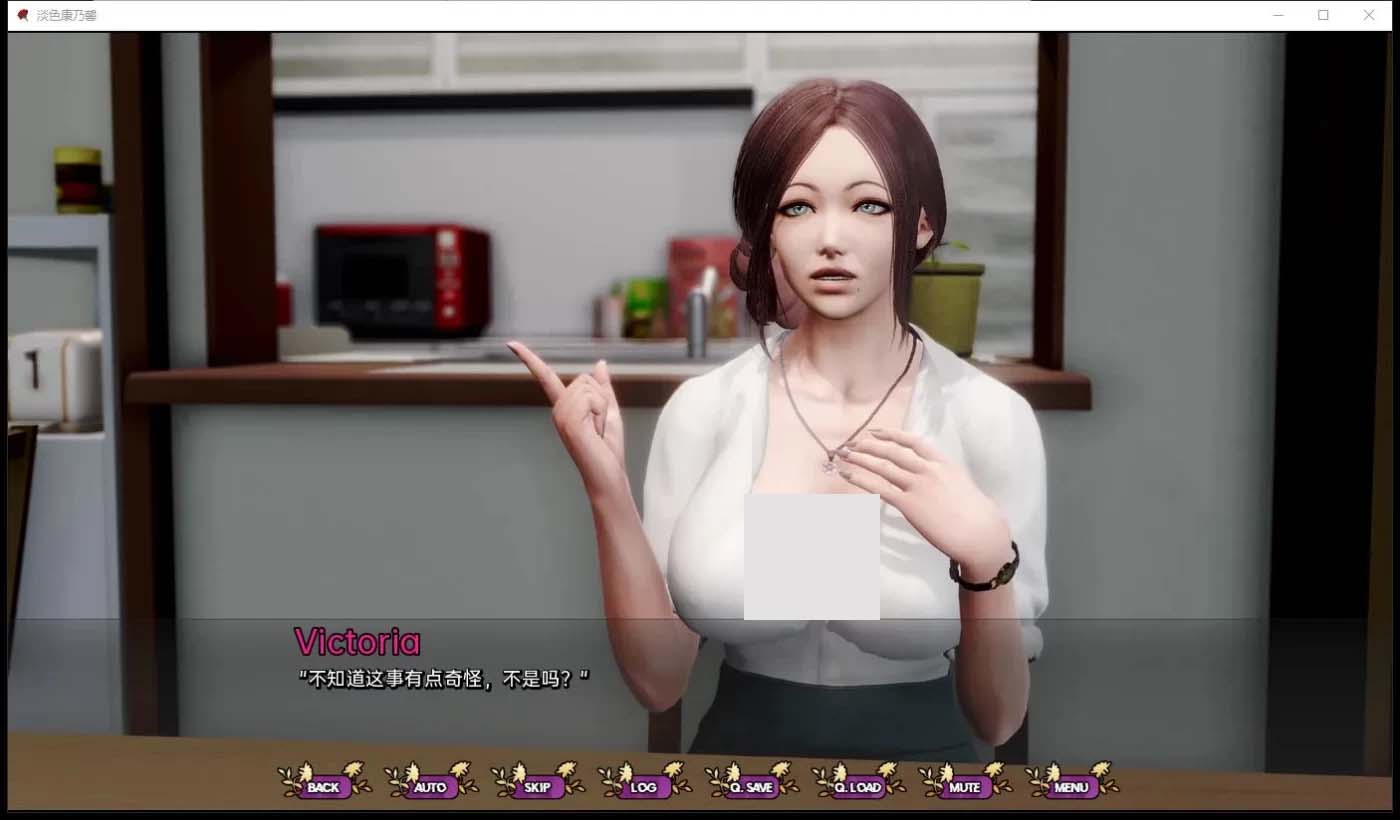Open the game MENU
The height and width of the screenshot is (820, 1400).
click(x=1071, y=787)
